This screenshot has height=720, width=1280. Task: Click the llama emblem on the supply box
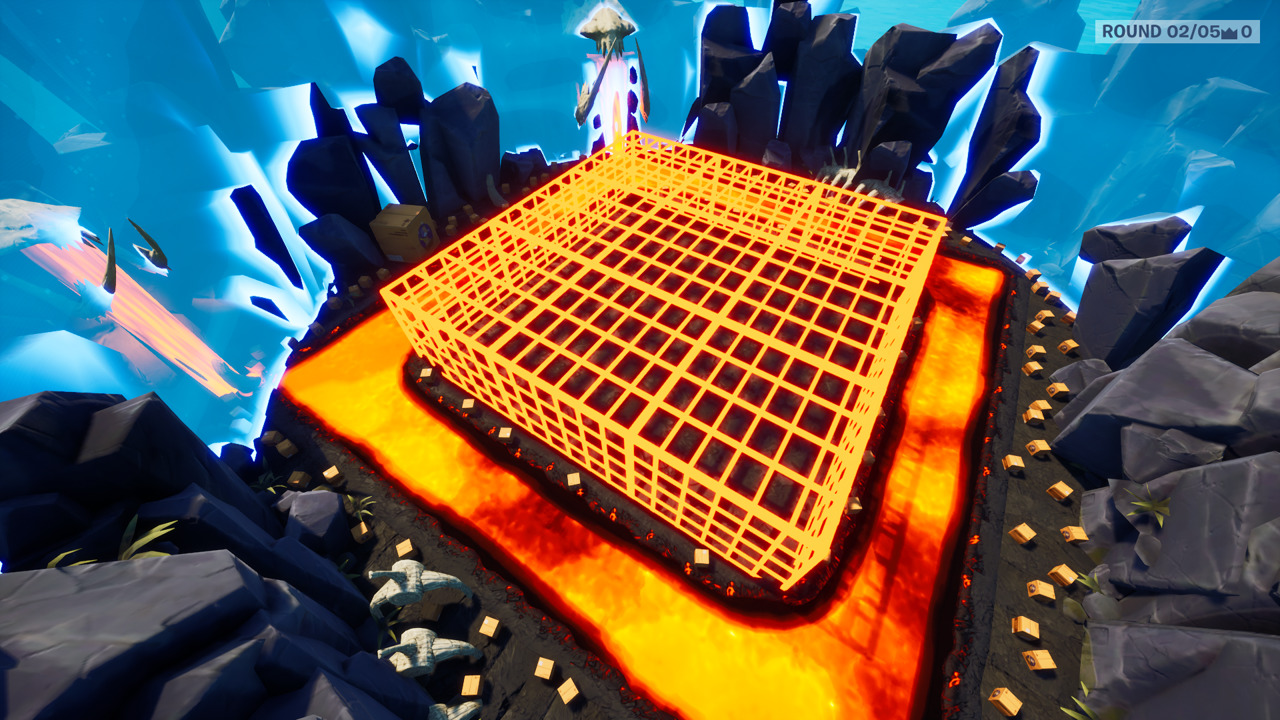pos(425,233)
